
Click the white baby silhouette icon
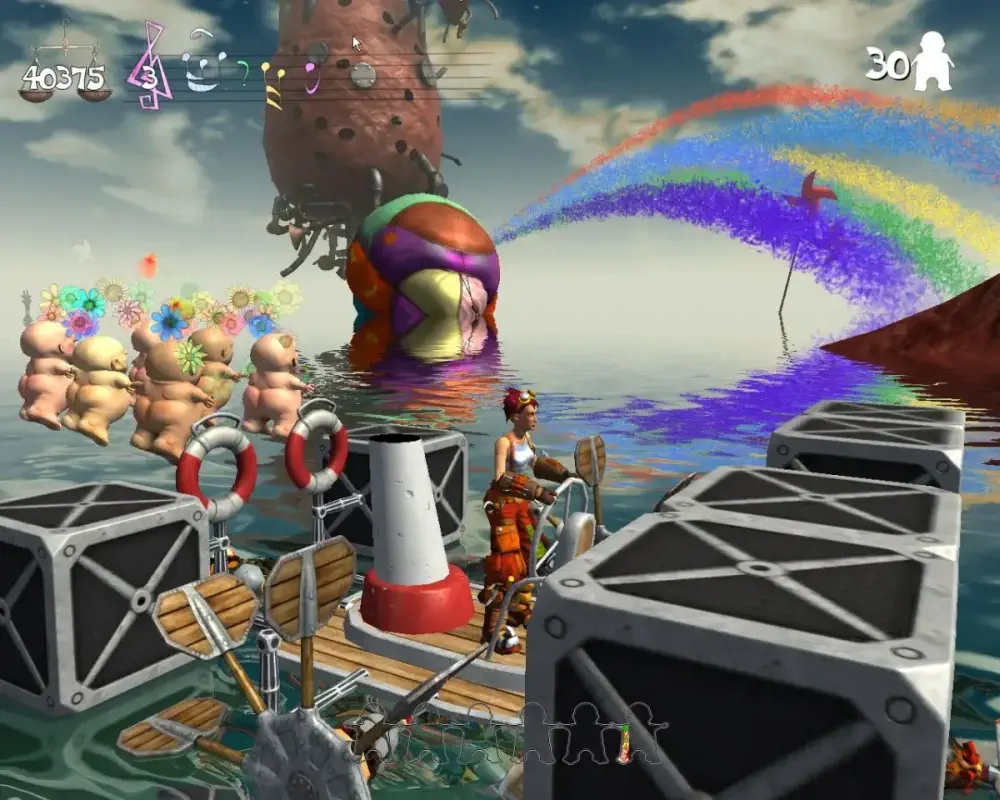tap(932, 62)
